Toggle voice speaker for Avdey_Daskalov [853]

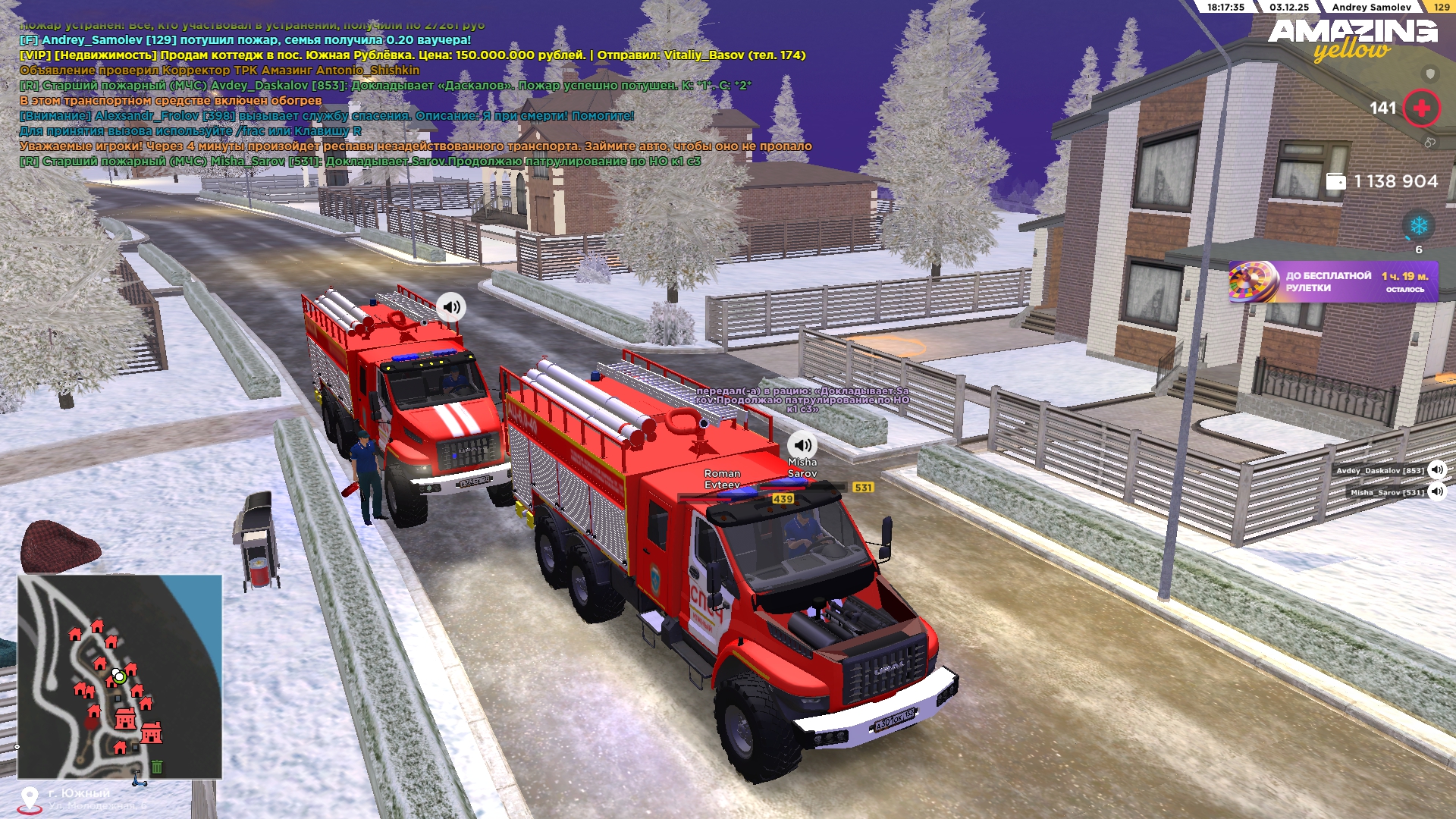pos(1437,469)
